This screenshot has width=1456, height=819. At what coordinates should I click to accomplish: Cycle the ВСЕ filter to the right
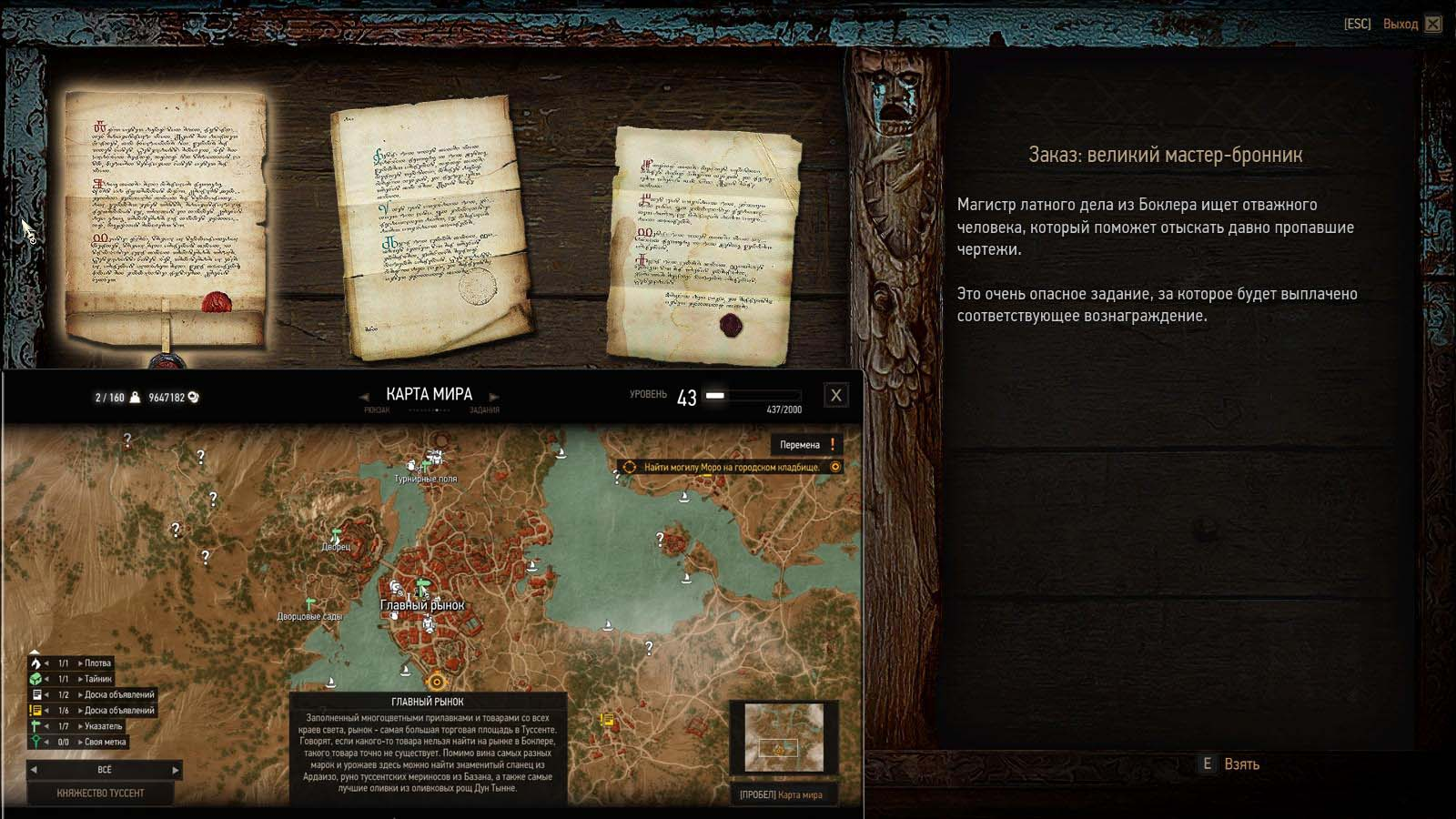point(176,770)
